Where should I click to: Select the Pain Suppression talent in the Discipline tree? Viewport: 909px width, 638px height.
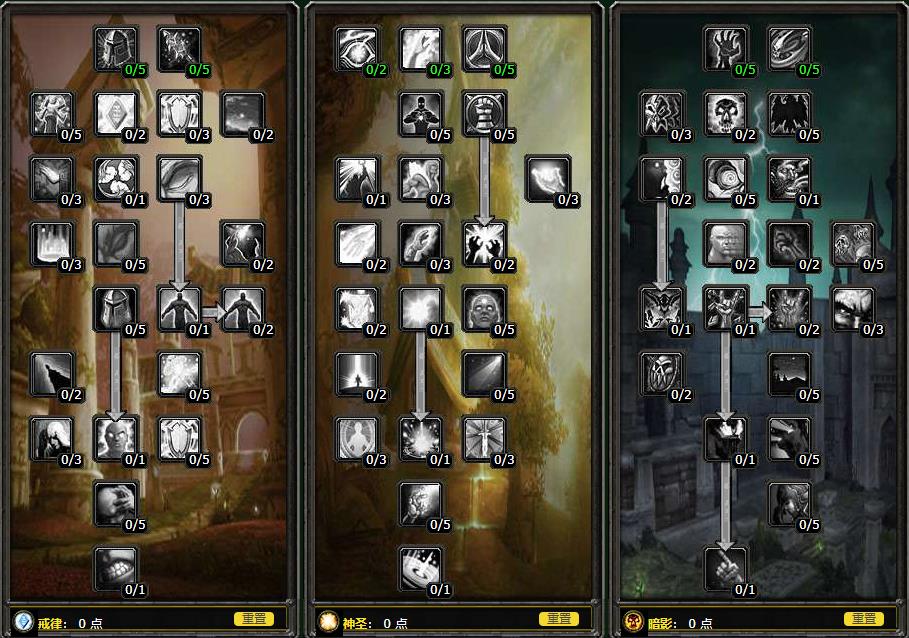click(x=116, y=567)
